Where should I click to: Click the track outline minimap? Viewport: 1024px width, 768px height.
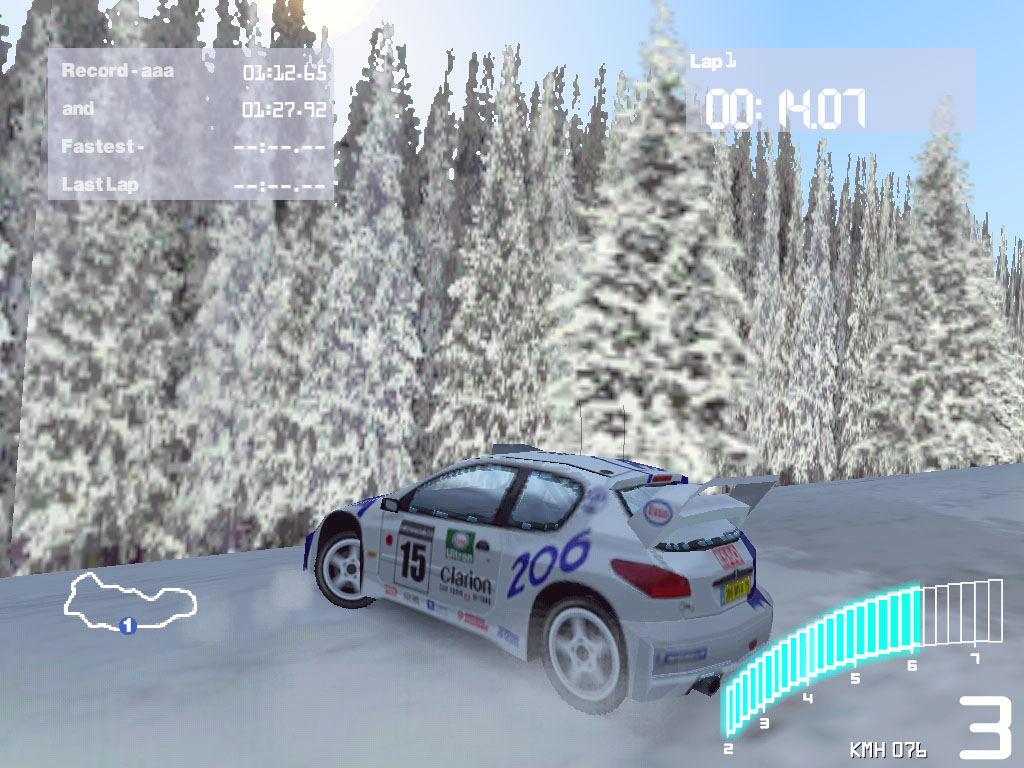(130, 599)
